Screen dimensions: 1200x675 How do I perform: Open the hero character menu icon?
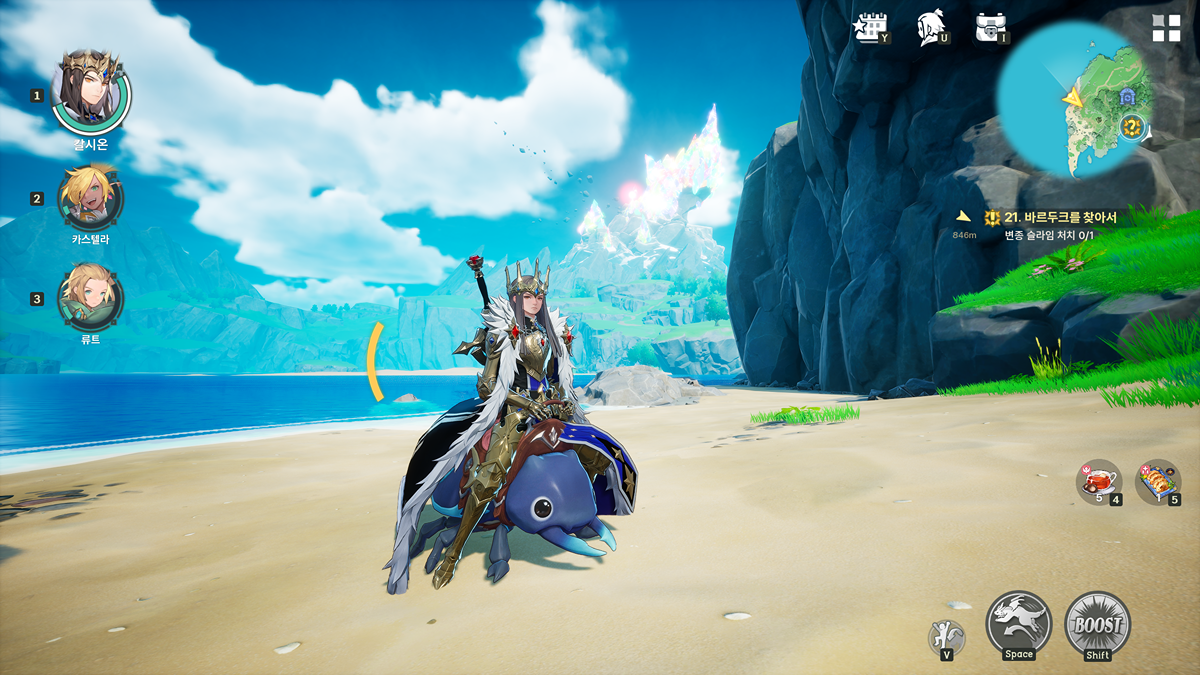930,28
